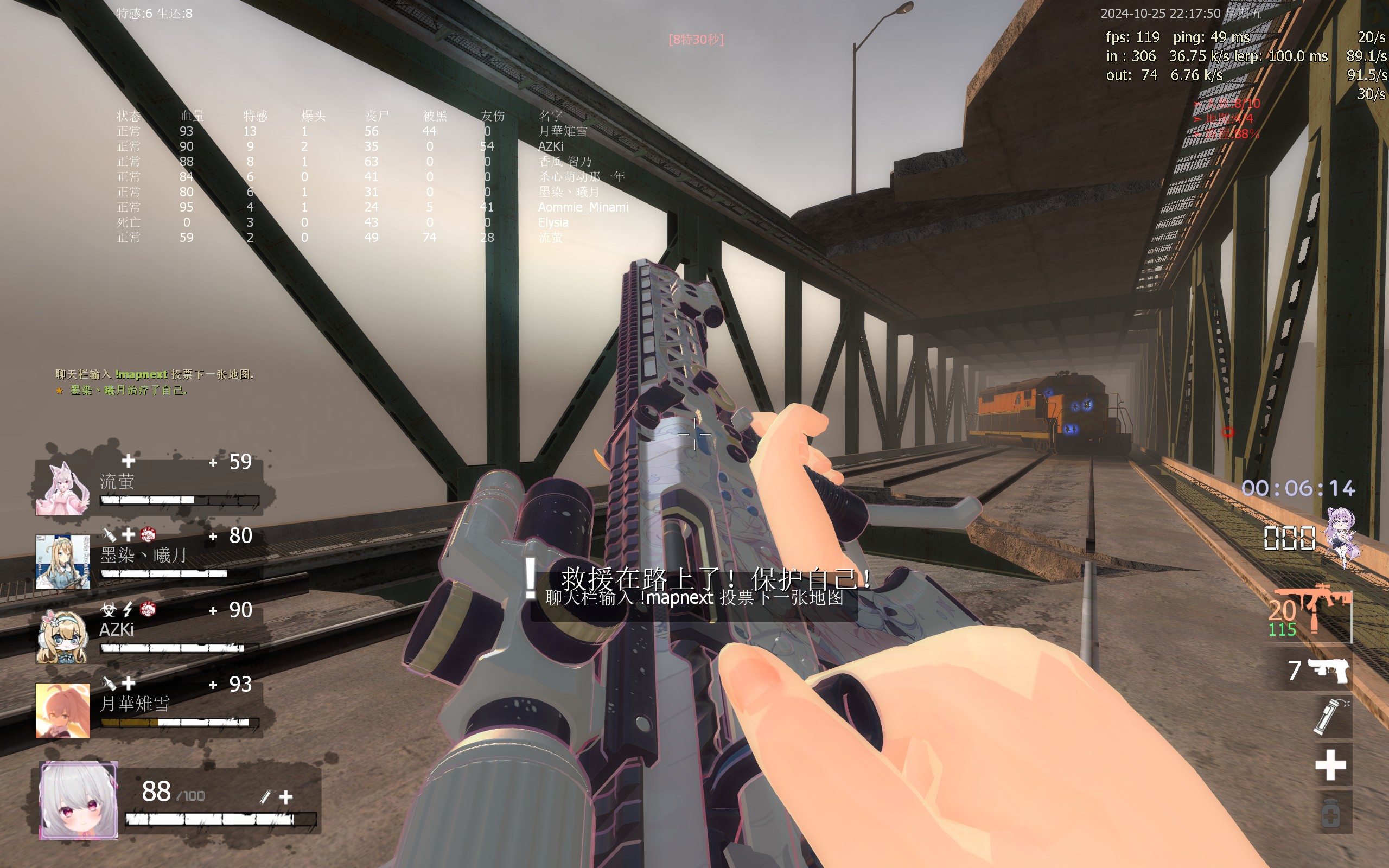Click teammate 流萤's portrait
The width and height of the screenshot is (1389, 868).
[x=62, y=489]
